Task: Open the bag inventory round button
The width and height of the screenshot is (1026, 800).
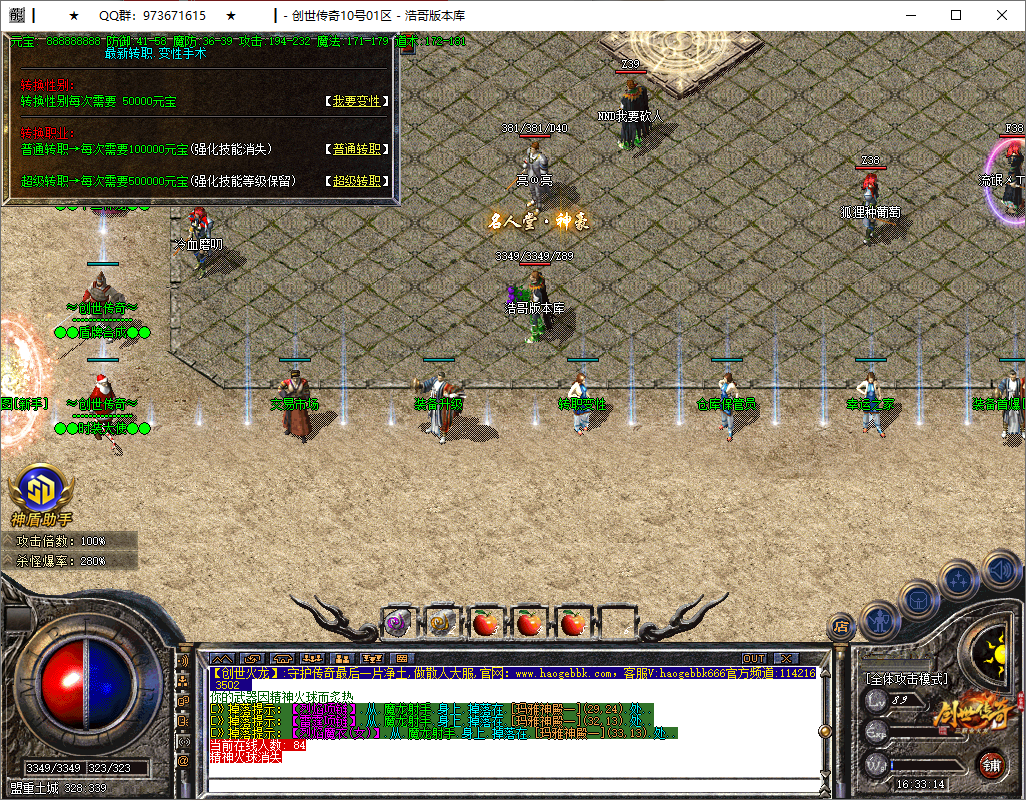Action: (917, 599)
